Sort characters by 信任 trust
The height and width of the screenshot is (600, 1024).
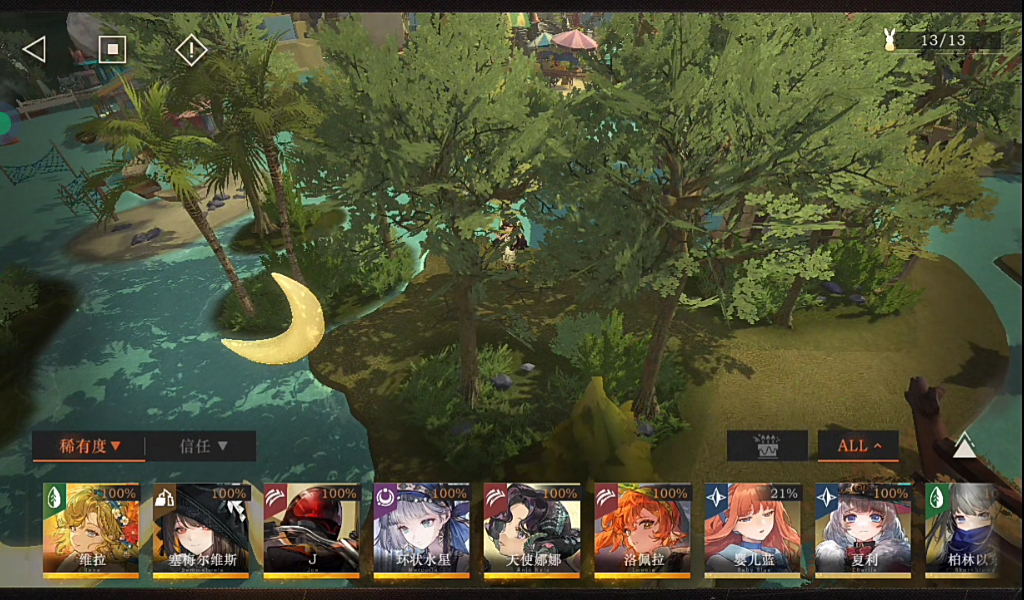[203, 446]
